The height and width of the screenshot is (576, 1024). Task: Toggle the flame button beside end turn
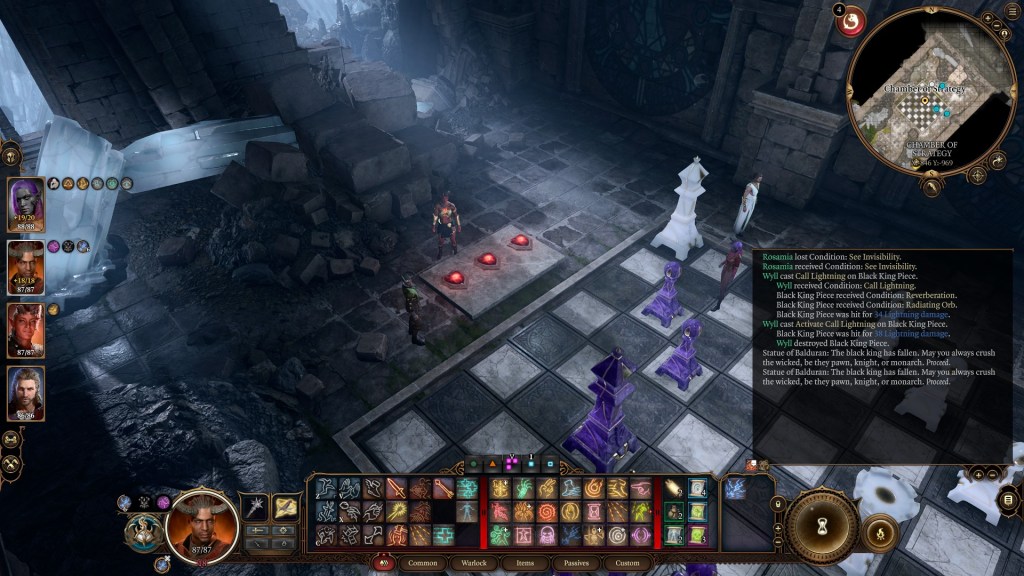point(879,532)
